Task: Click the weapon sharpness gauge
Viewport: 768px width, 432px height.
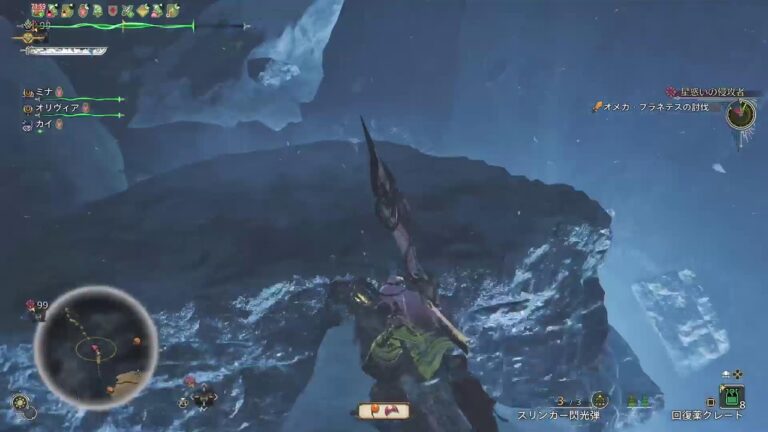Action: (x=65, y=50)
